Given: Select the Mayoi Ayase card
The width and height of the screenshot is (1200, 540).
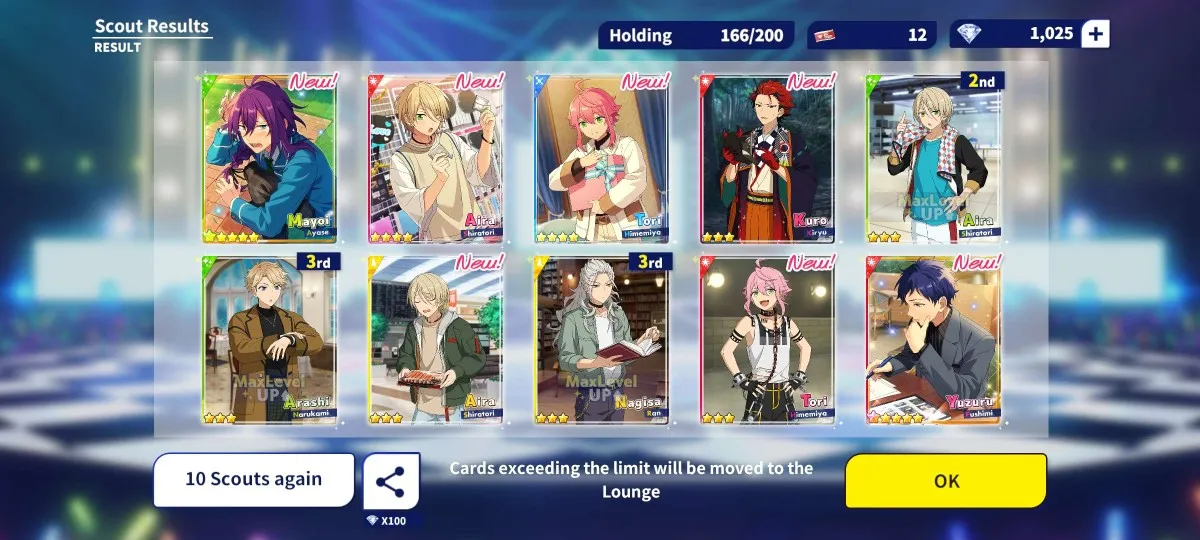Looking at the screenshot, I should [270, 158].
